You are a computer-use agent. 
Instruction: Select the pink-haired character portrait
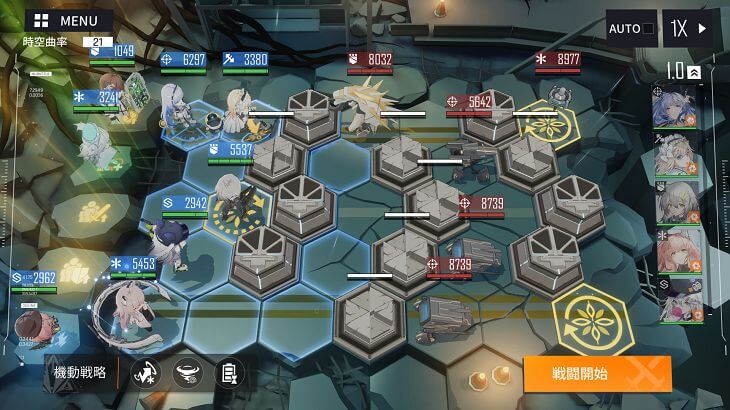pyautogui.click(x=676, y=251)
